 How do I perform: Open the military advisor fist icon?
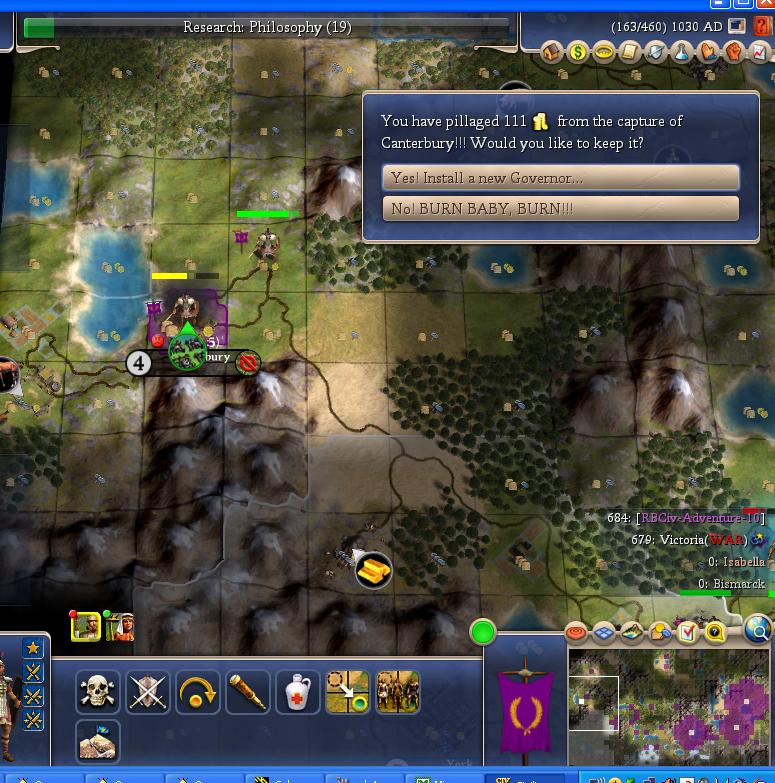pyautogui.click(x=734, y=52)
